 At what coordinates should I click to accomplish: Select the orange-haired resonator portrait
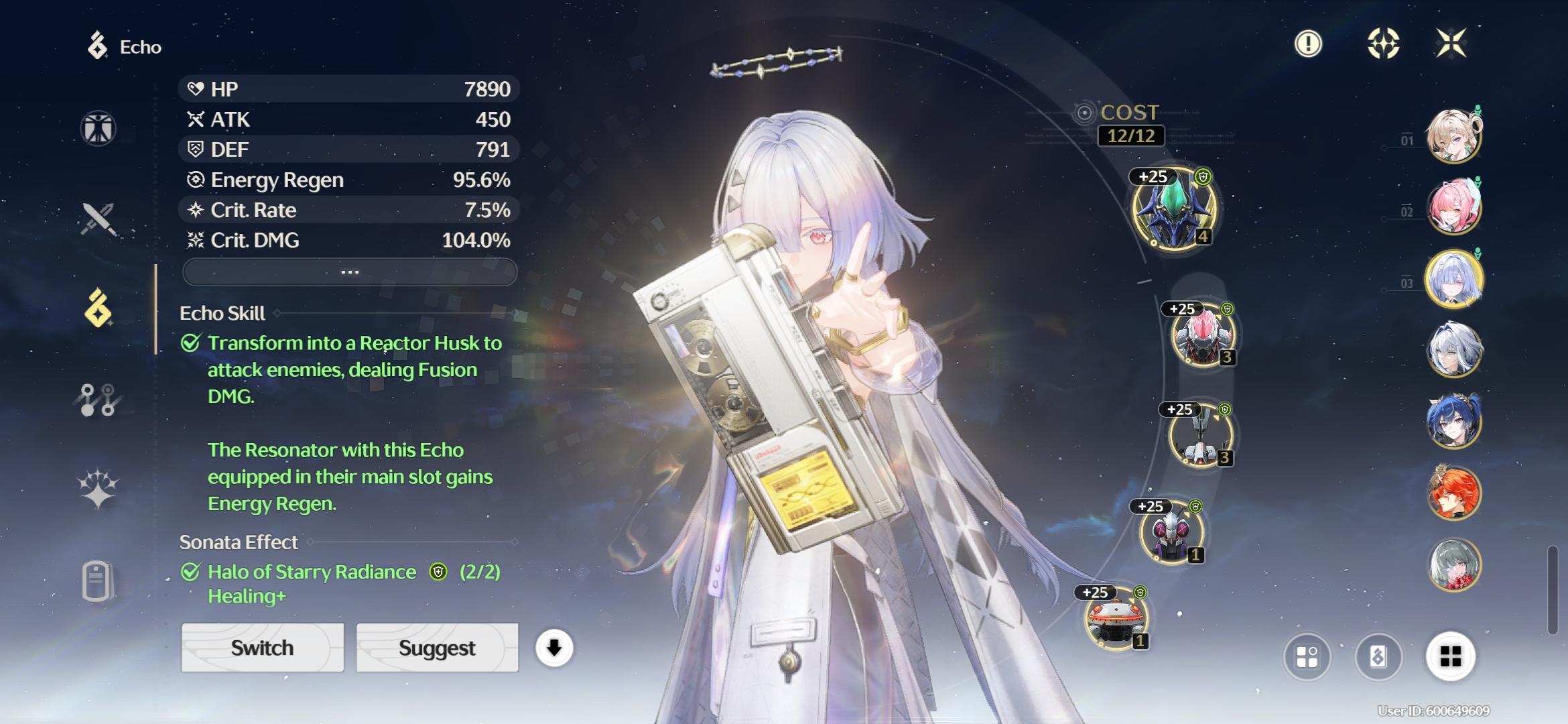1453,493
